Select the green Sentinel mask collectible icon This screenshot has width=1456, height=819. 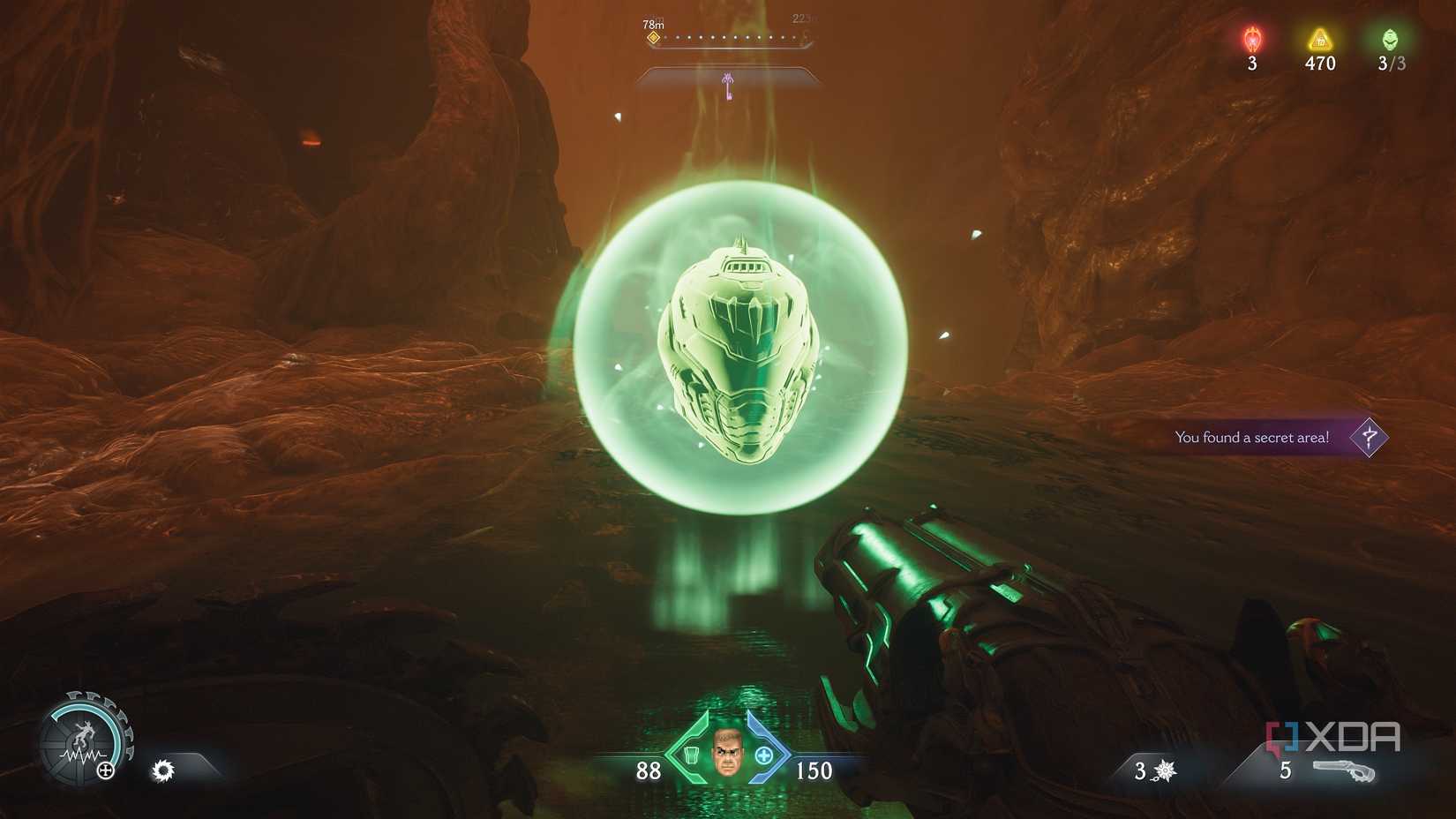click(1388, 39)
